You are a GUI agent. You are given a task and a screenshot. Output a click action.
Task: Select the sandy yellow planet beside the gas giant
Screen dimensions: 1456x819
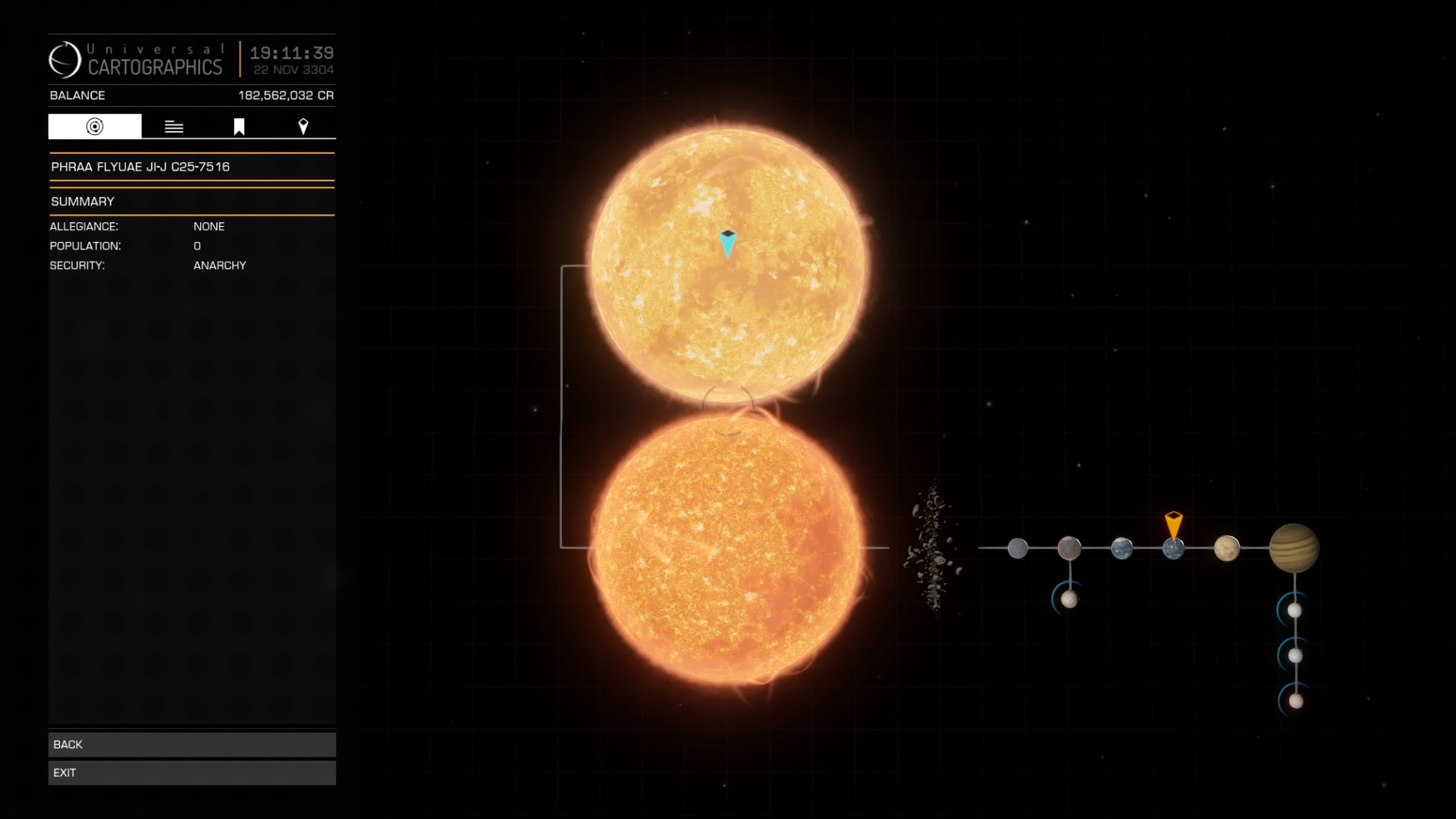1228,549
